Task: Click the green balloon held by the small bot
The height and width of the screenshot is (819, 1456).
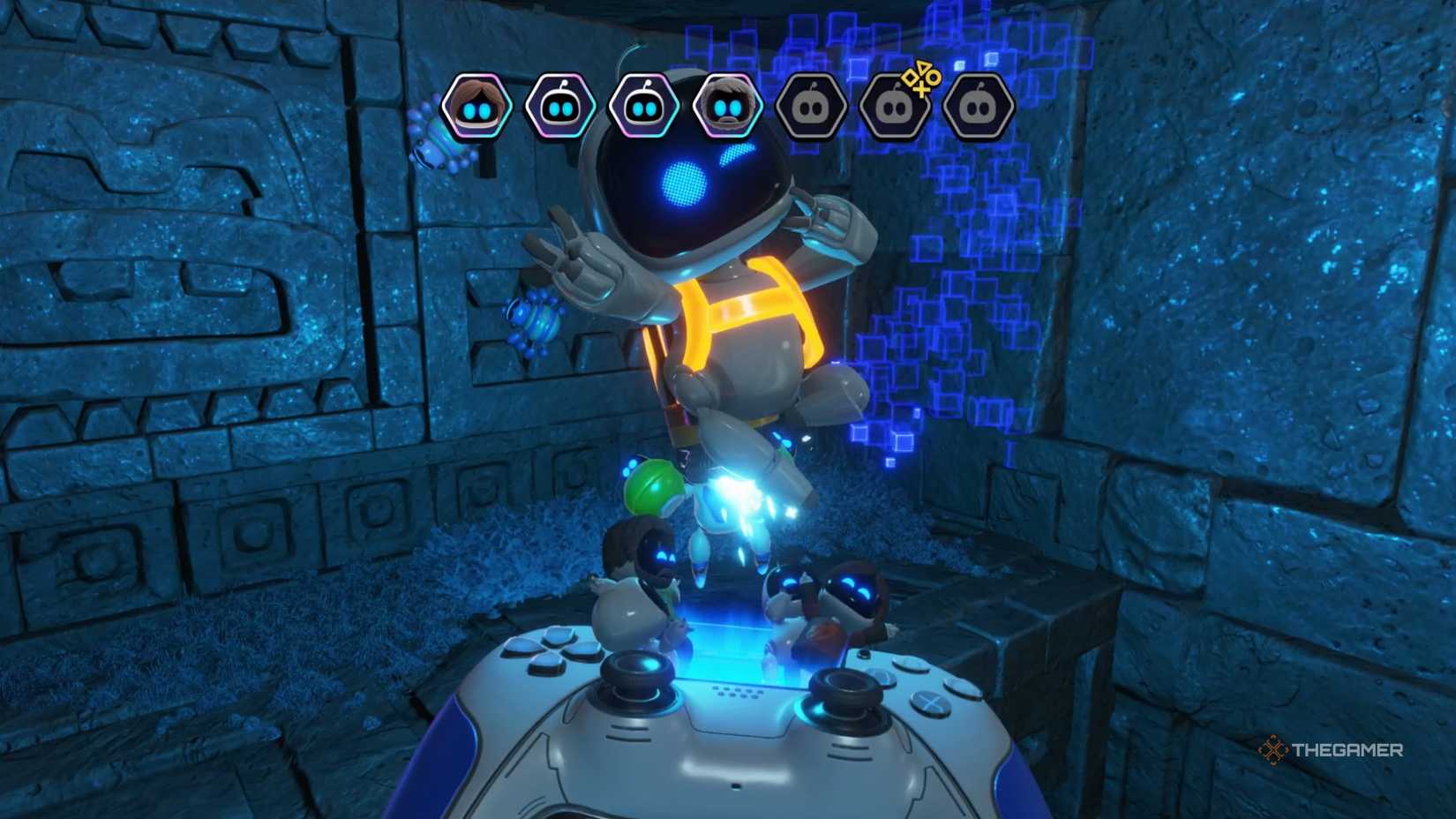Action: (655, 485)
